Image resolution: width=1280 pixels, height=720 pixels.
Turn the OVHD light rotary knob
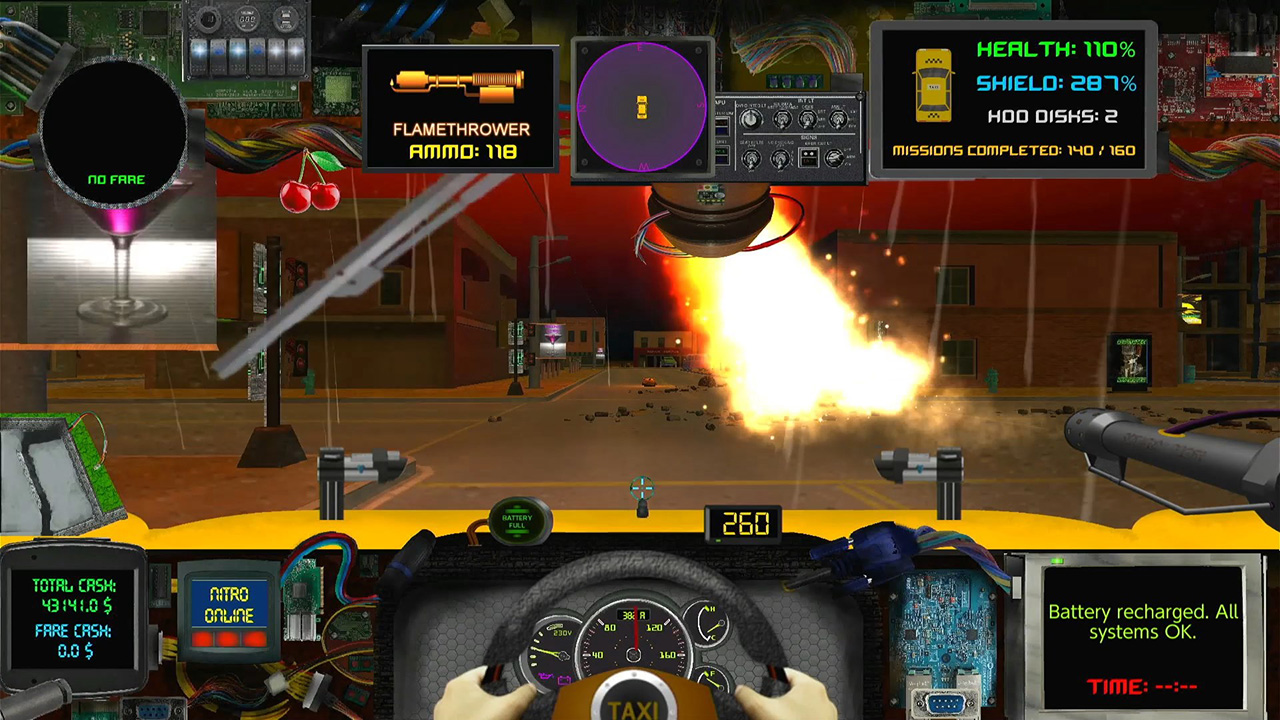751,118
